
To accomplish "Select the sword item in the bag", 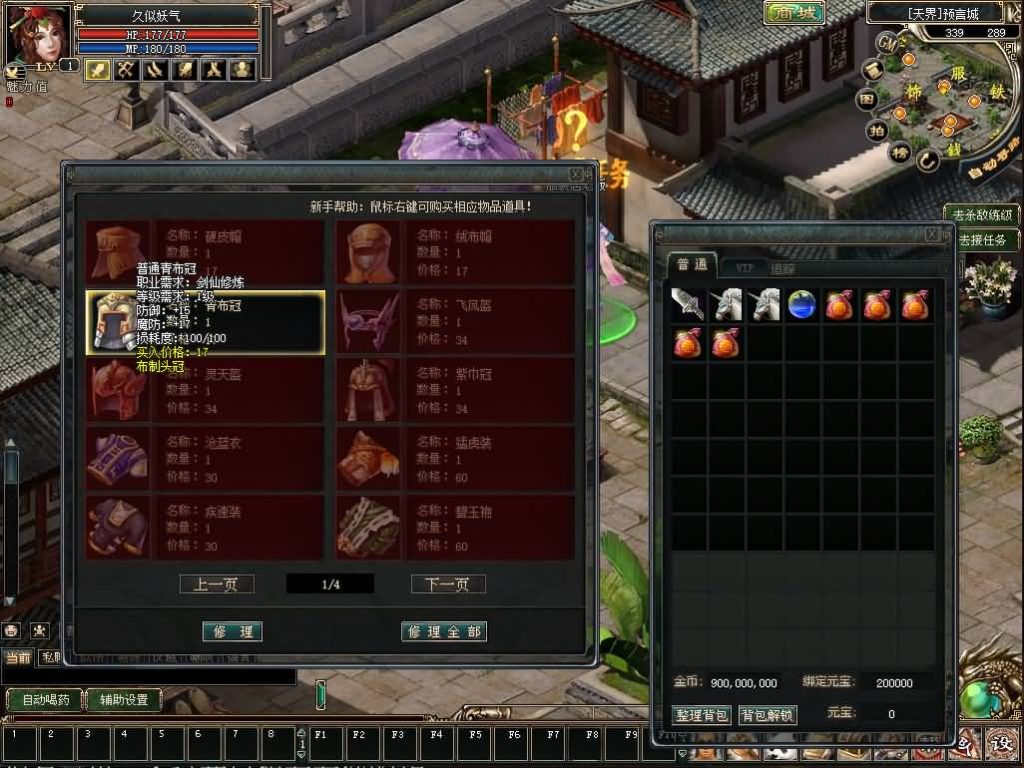I will 688,305.
